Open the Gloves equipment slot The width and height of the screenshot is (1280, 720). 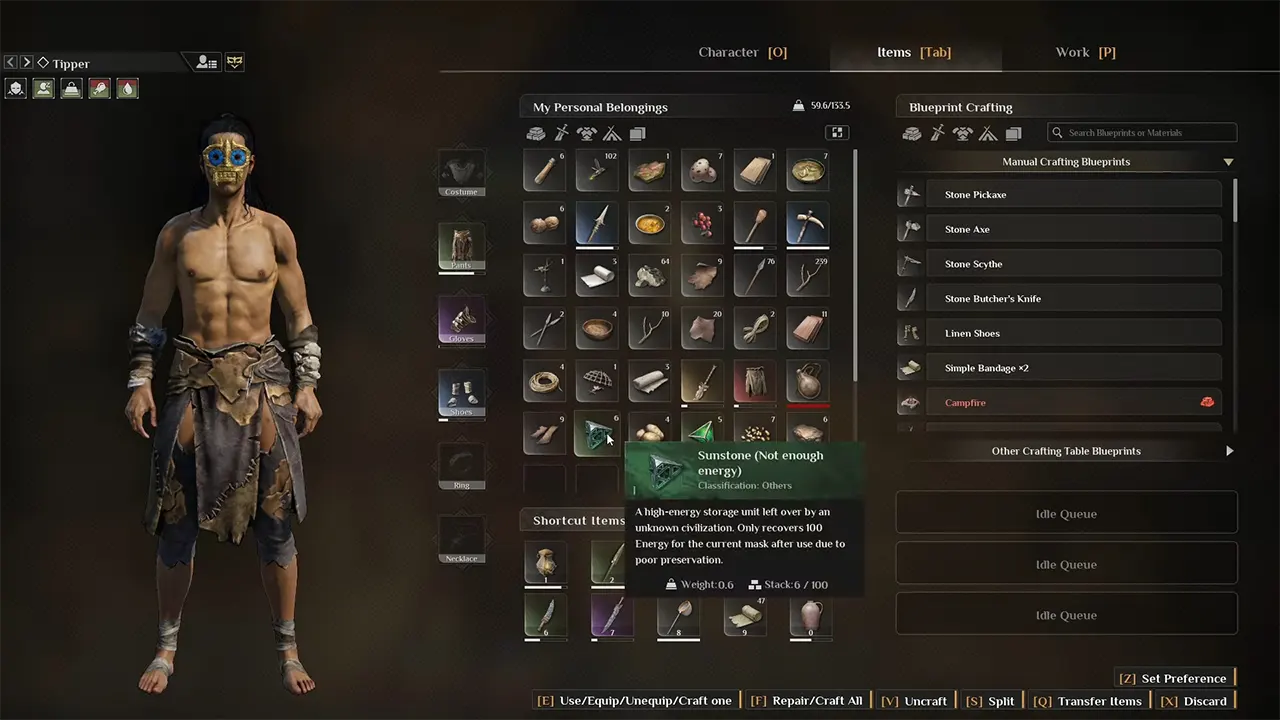point(461,320)
